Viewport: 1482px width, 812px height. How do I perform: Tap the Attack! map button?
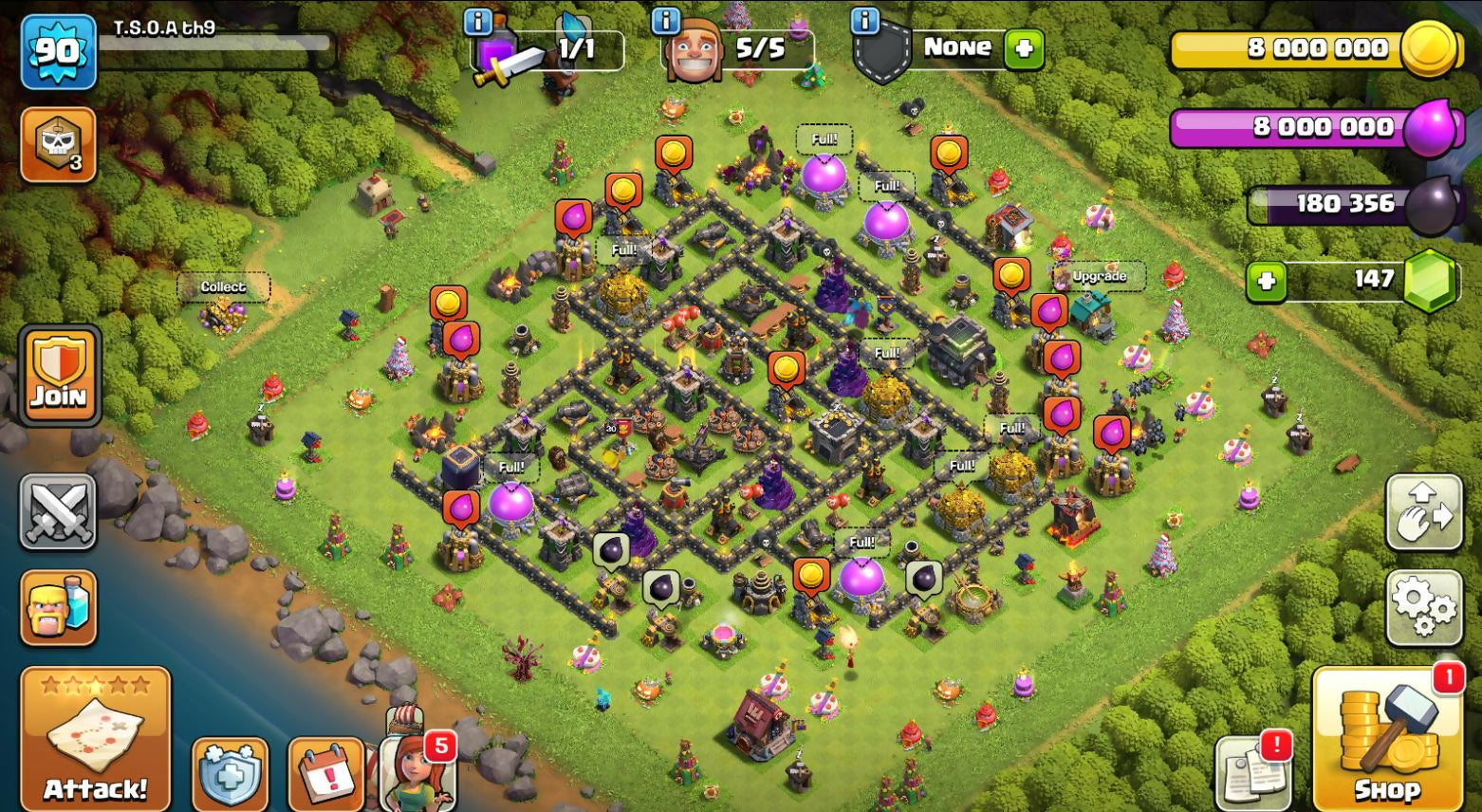95,738
